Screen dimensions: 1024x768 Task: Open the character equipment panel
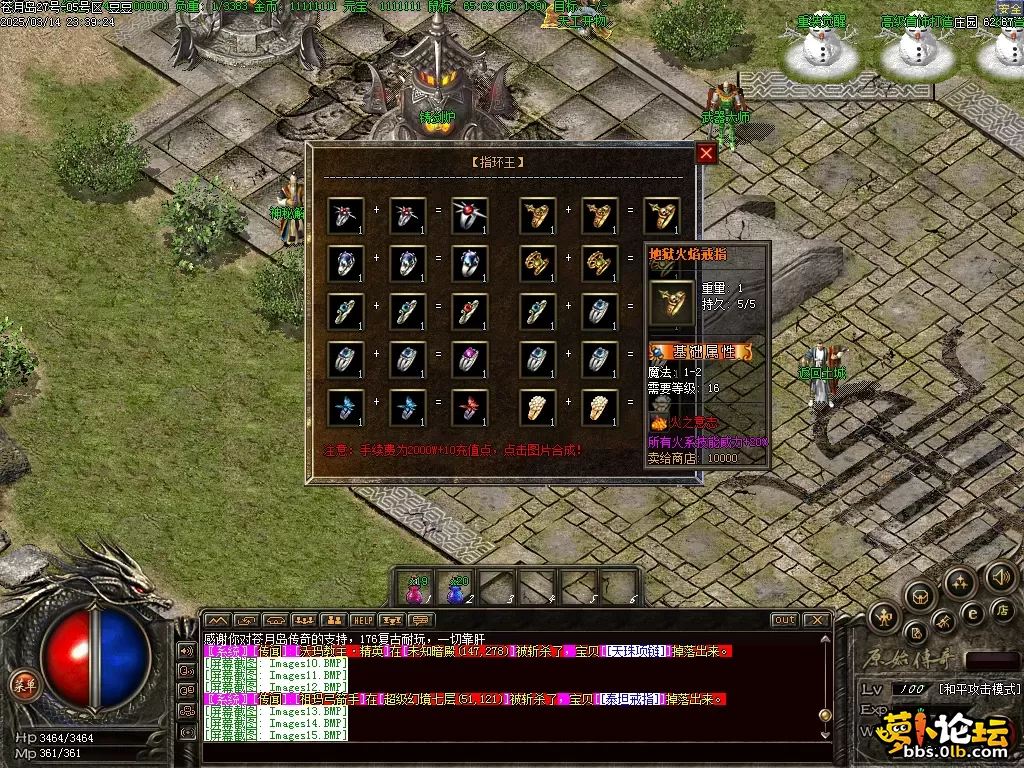pos(882,617)
